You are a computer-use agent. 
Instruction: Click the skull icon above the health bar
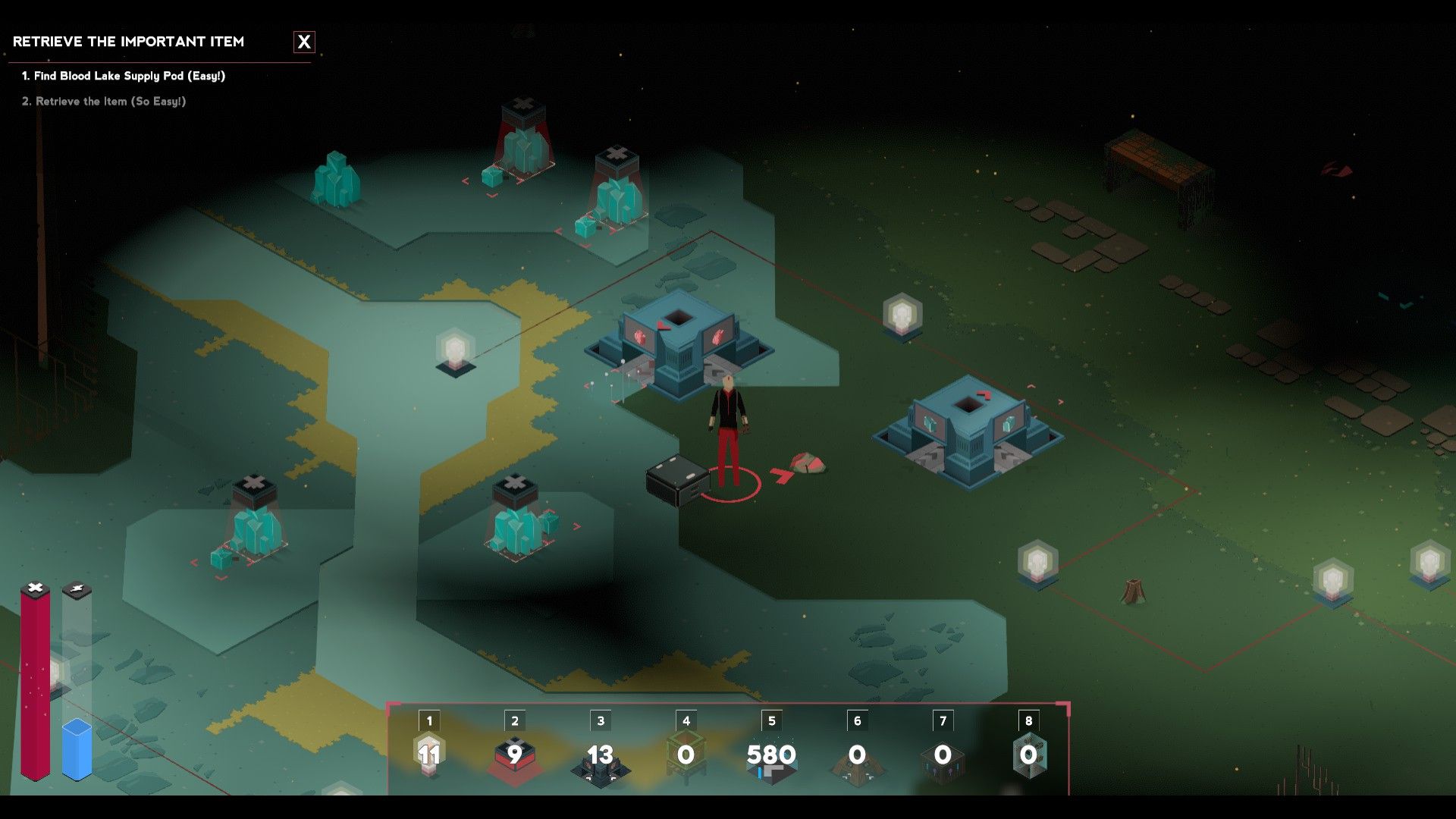point(34,585)
